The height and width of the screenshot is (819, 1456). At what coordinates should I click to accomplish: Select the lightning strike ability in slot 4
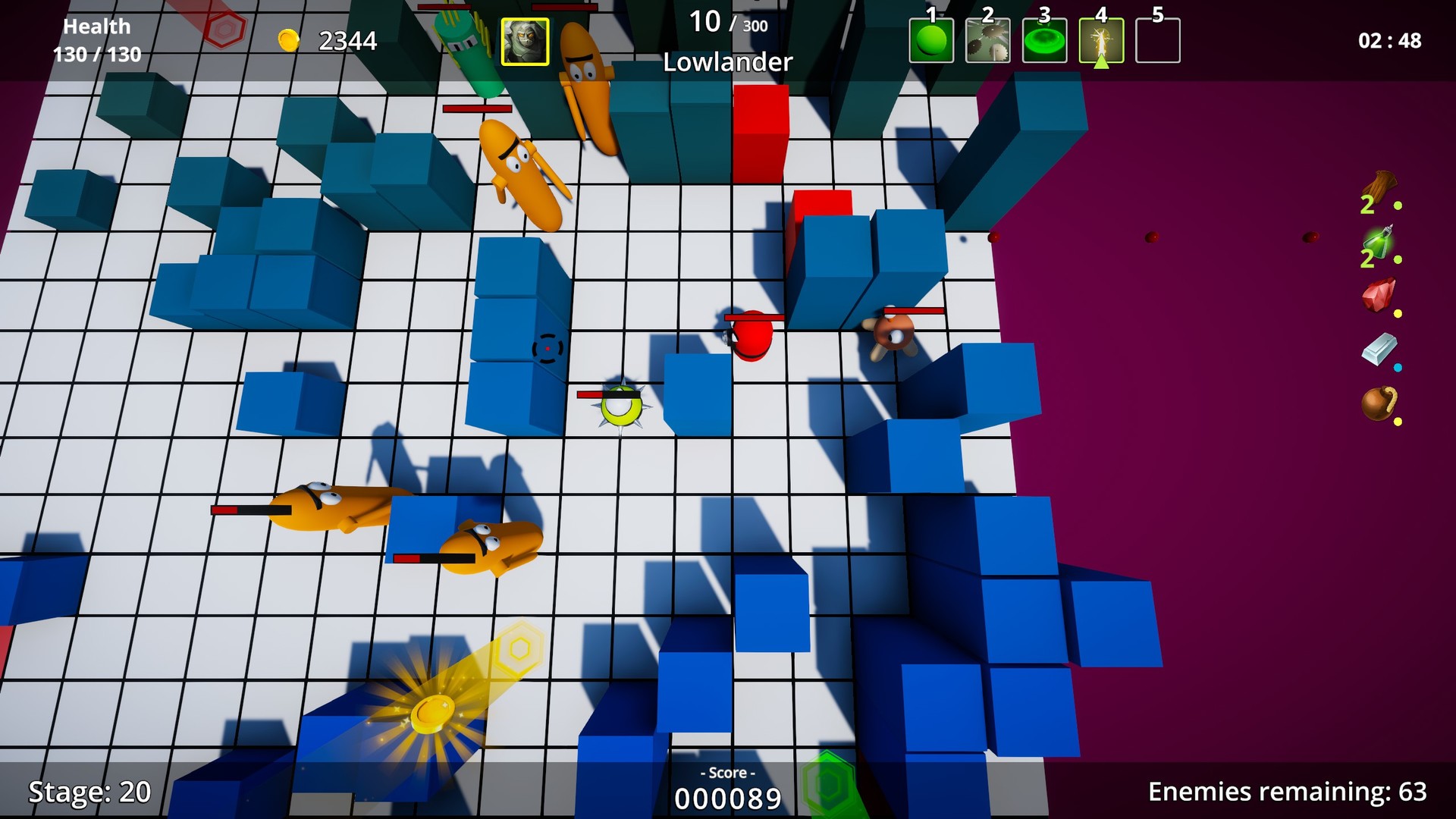pyautogui.click(x=1103, y=40)
